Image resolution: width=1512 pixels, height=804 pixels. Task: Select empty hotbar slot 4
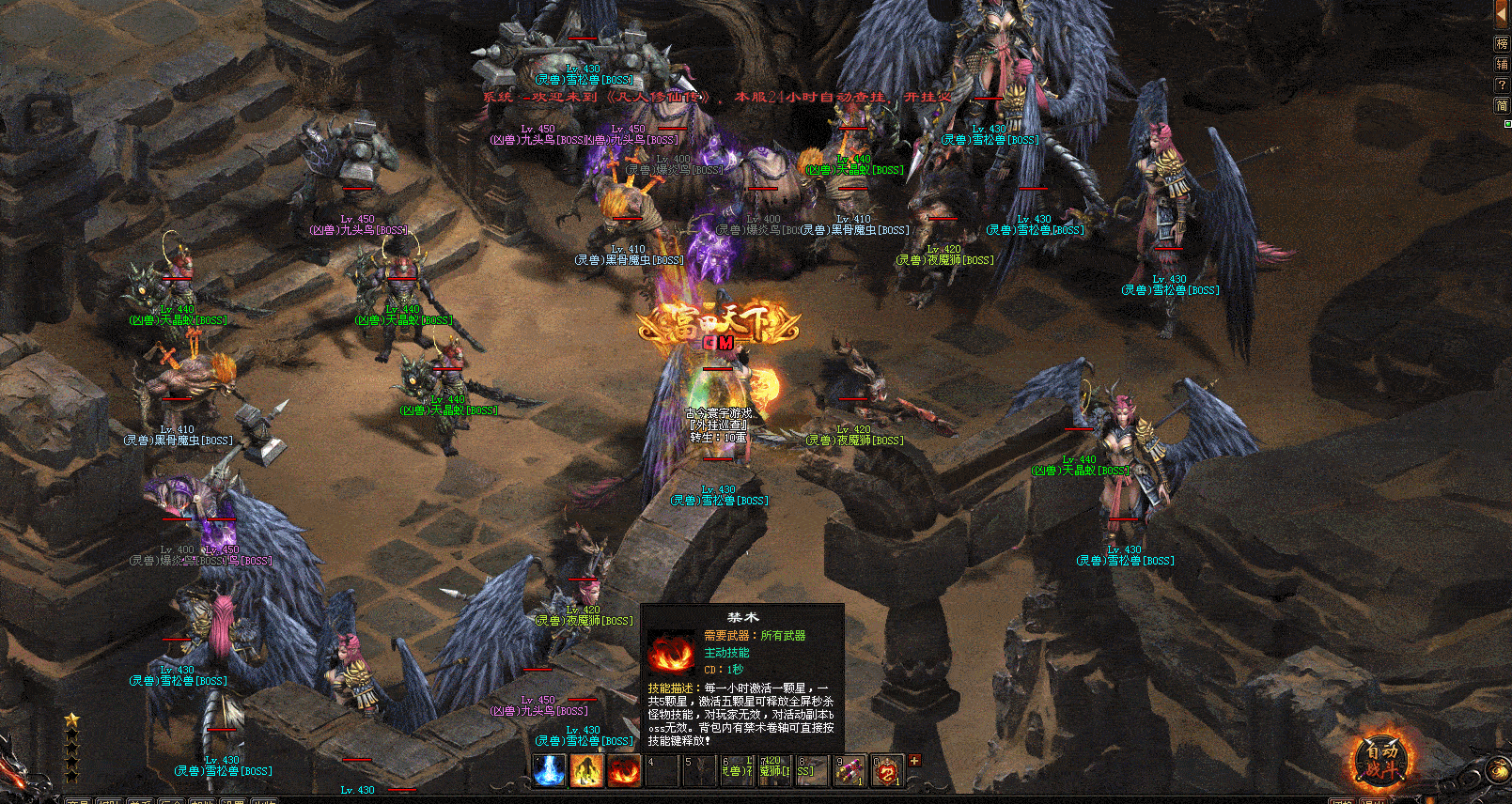(x=662, y=770)
